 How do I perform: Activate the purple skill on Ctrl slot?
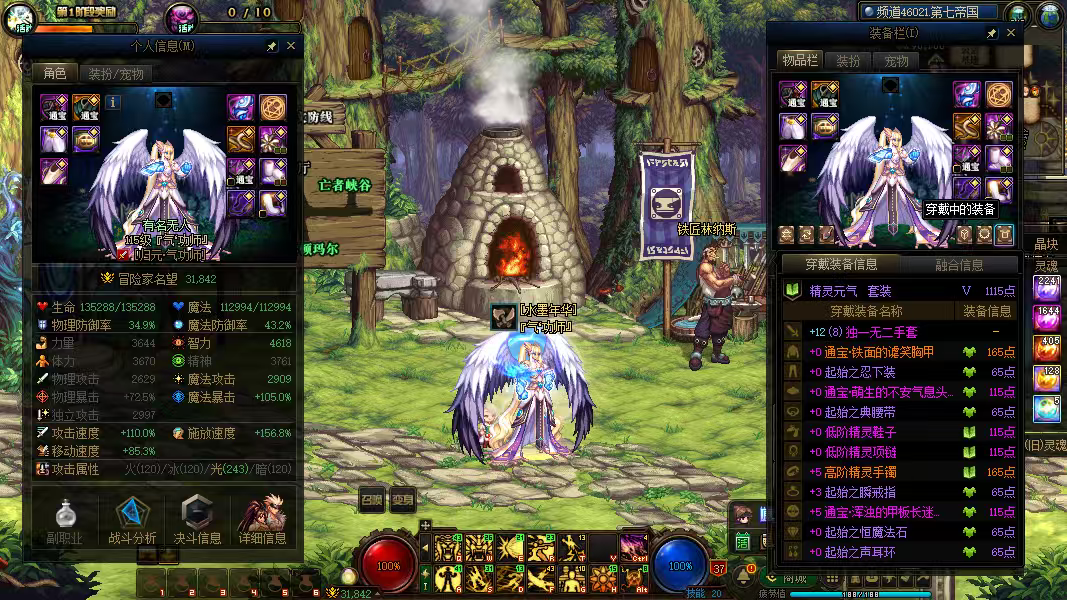[632, 548]
